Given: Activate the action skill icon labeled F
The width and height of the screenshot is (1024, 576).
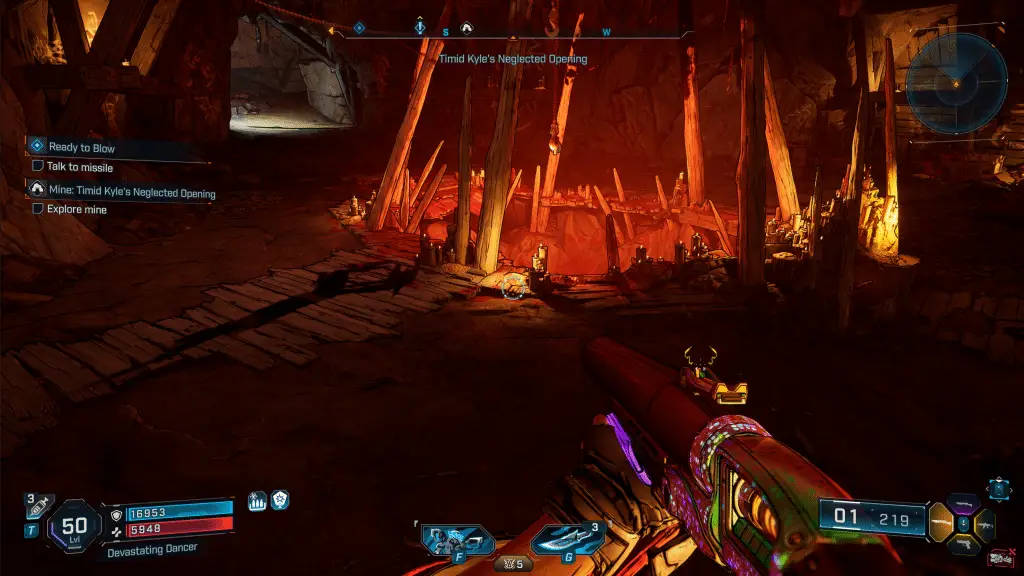Looking at the screenshot, I should (x=457, y=540).
